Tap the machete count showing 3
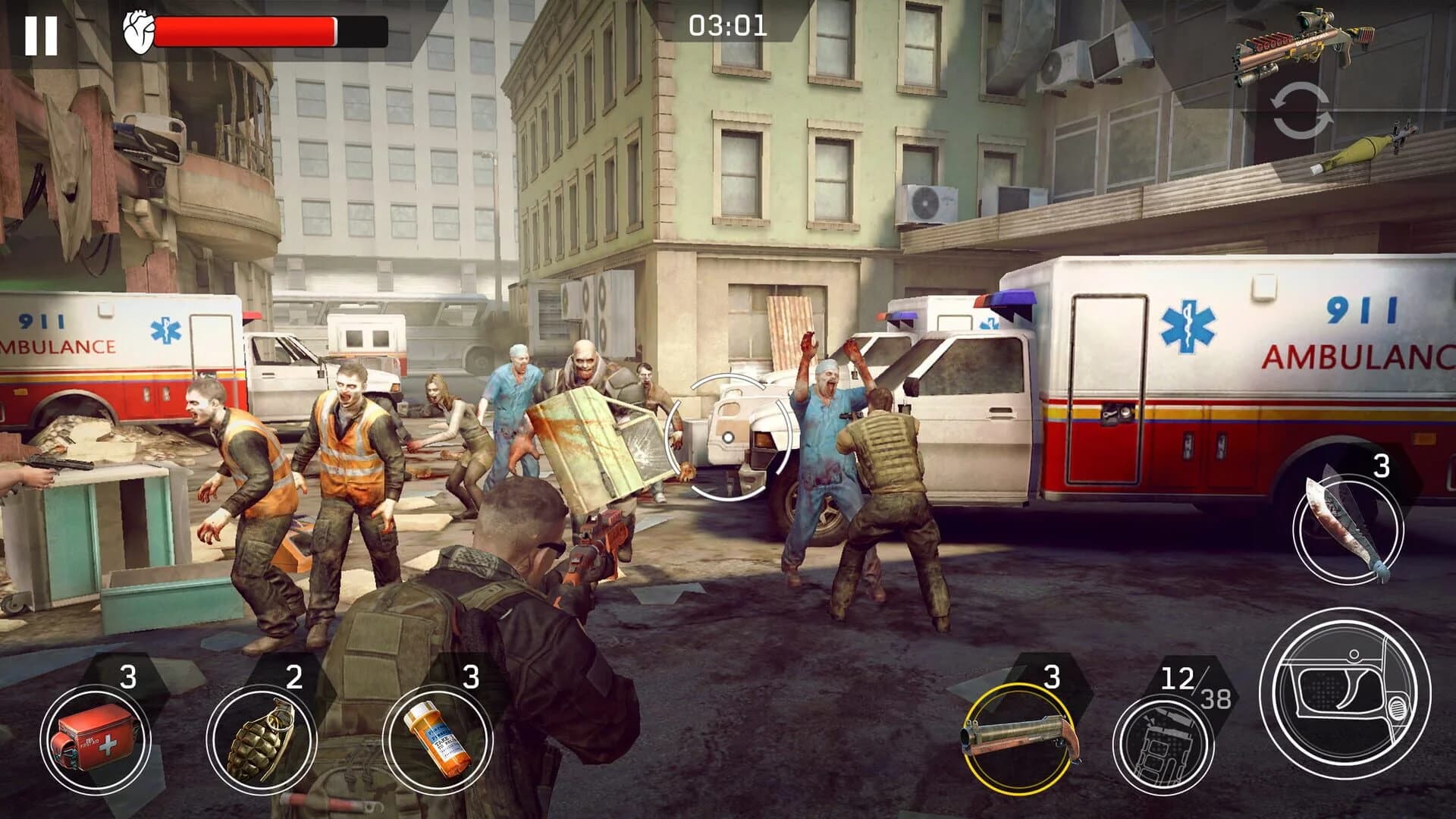 (1382, 466)
